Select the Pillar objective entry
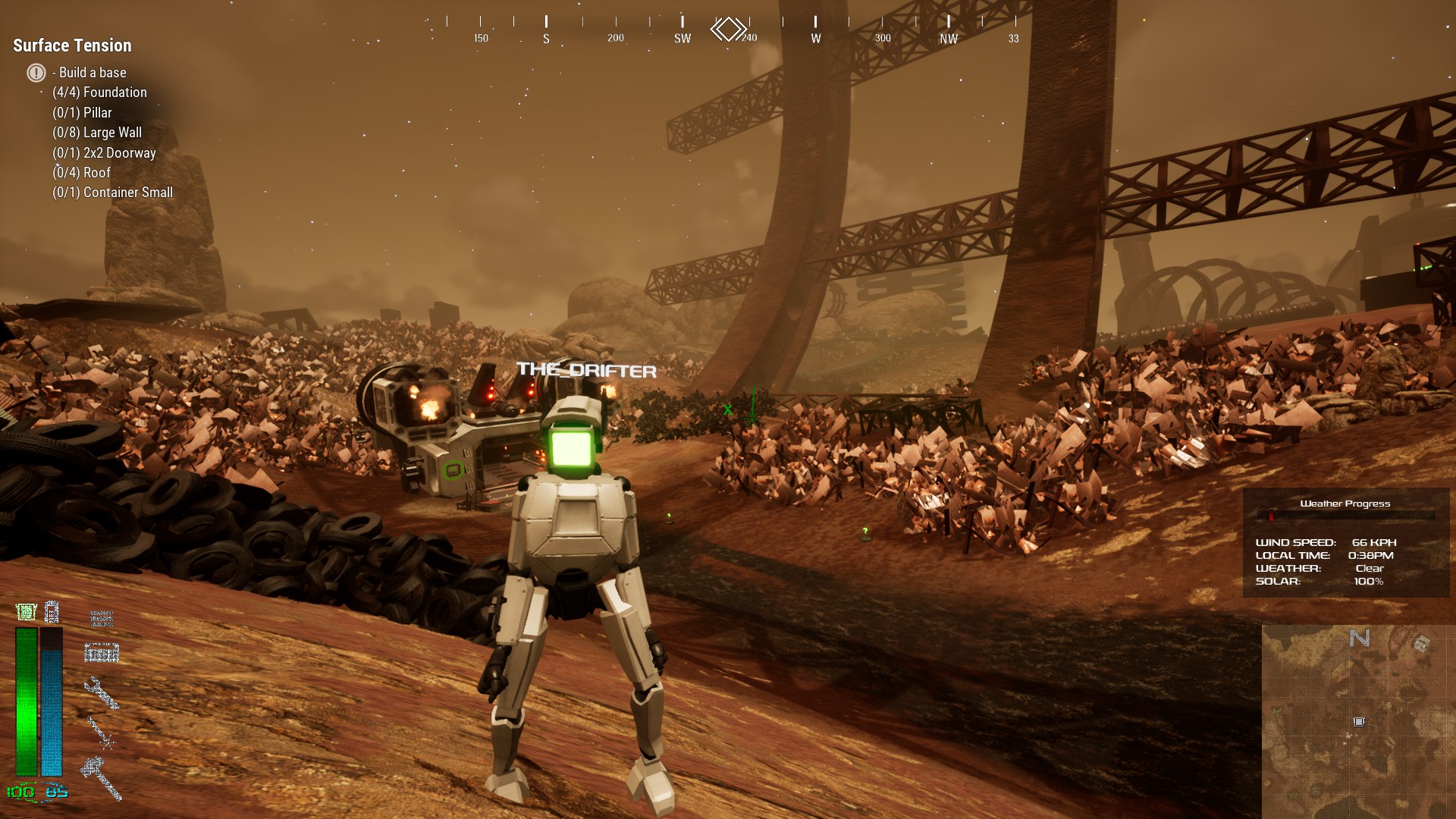1456x819 pixels. point(82,112)
